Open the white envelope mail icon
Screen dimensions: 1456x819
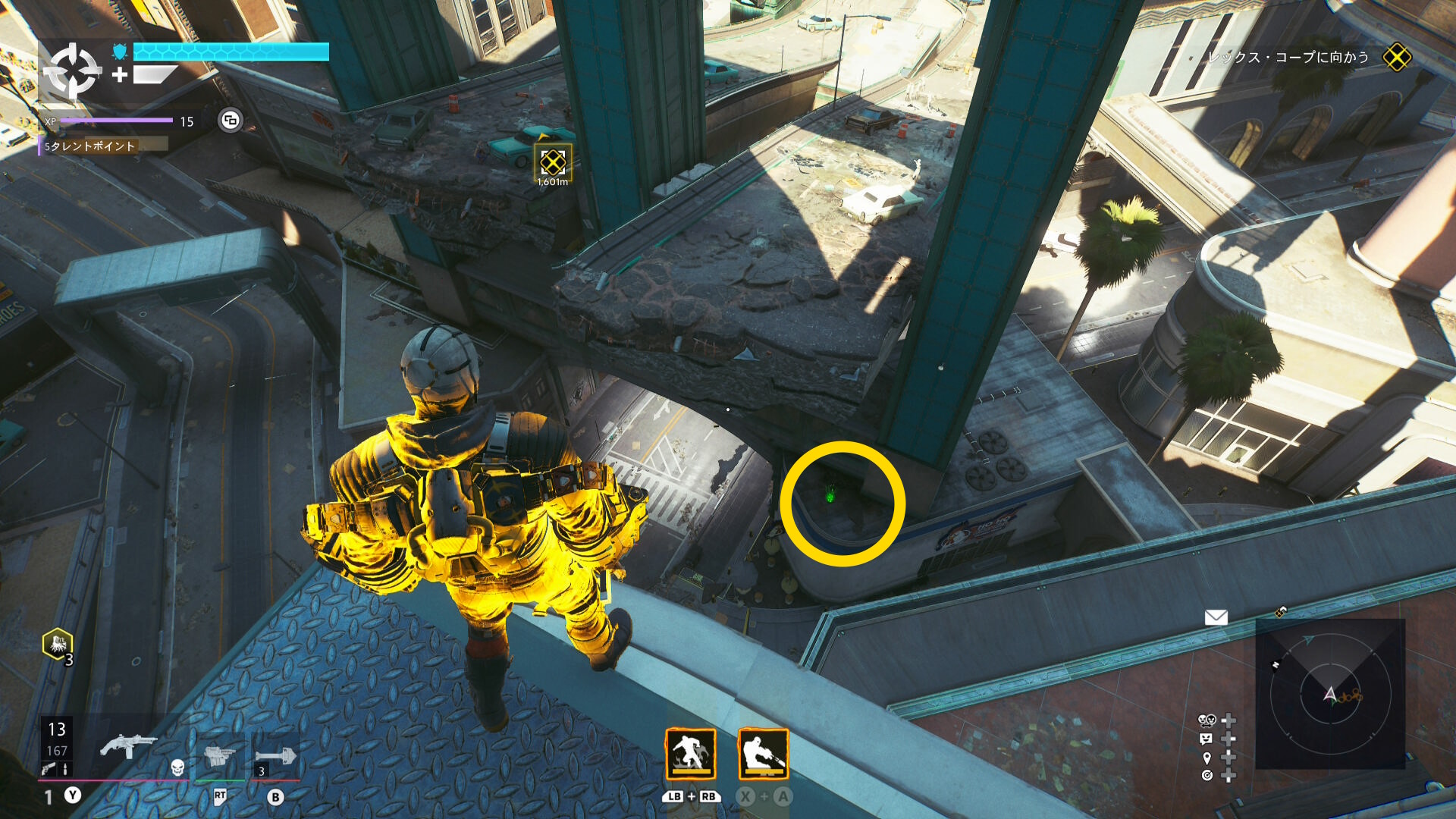1216,617
